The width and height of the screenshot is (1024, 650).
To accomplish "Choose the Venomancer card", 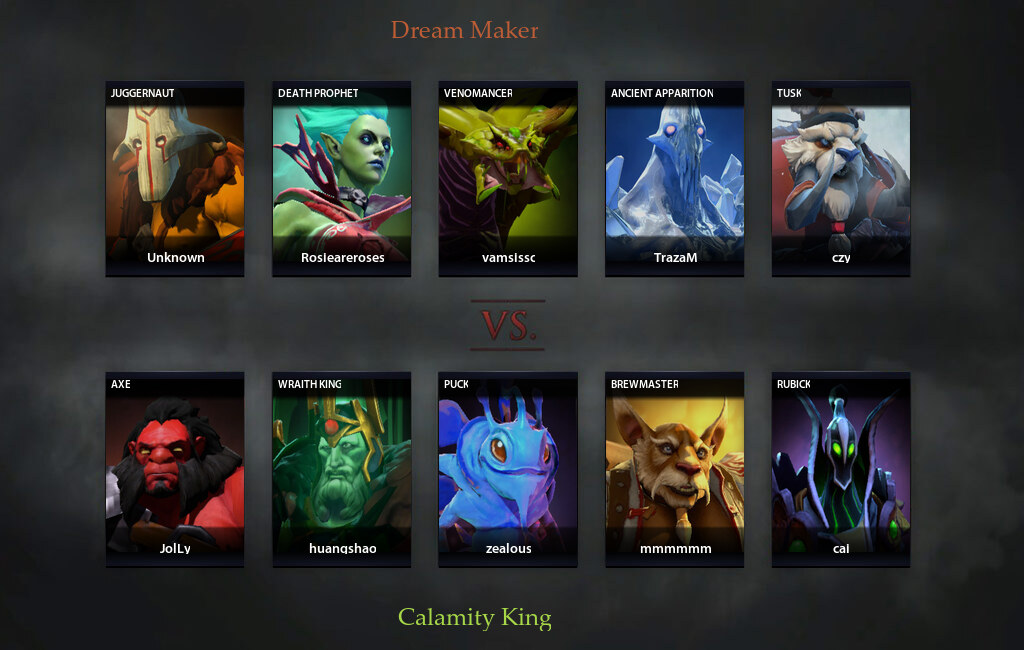I will [508, 178].
